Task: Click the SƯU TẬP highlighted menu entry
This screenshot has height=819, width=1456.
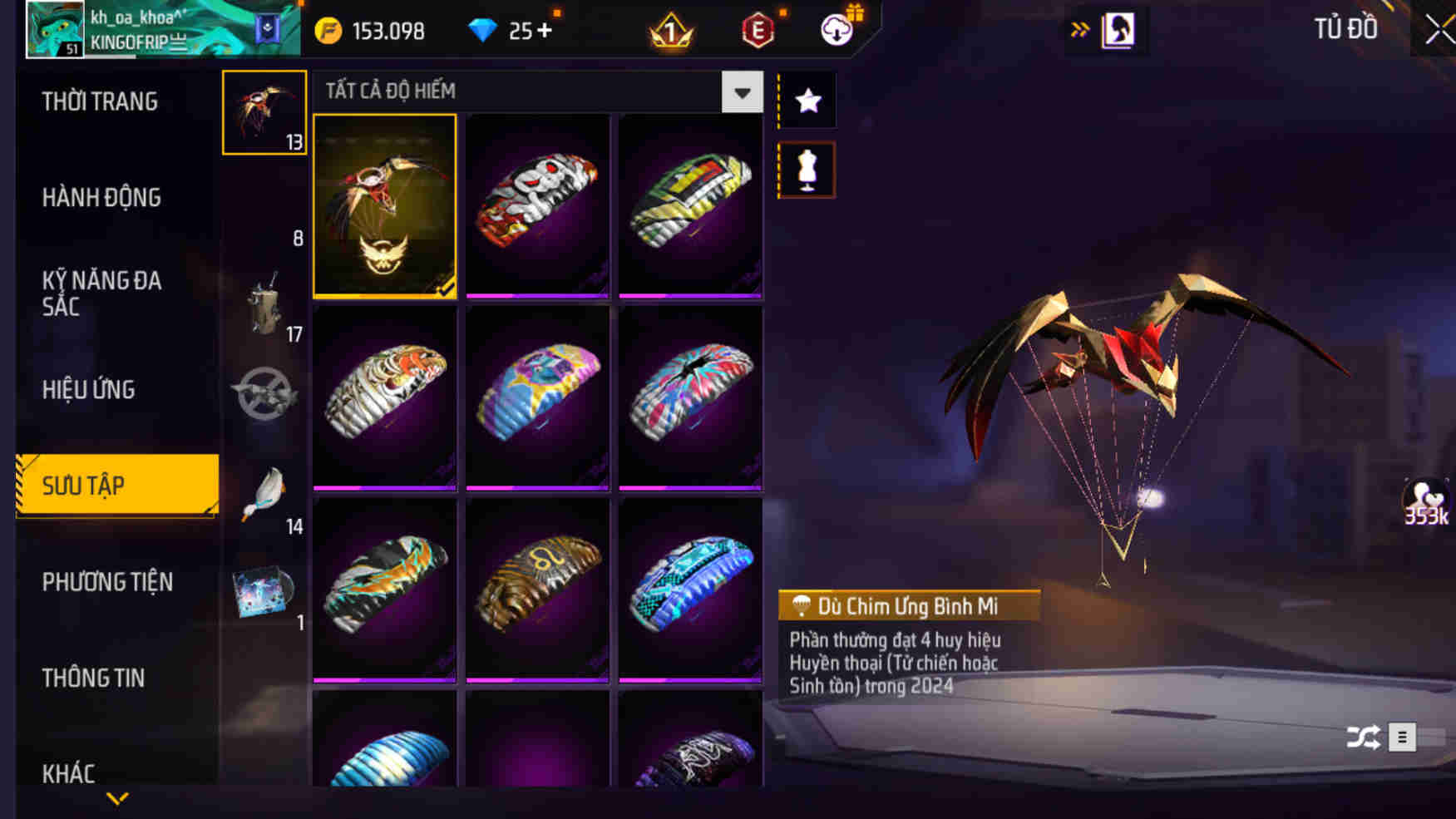Action: click(x=83, y=485)
